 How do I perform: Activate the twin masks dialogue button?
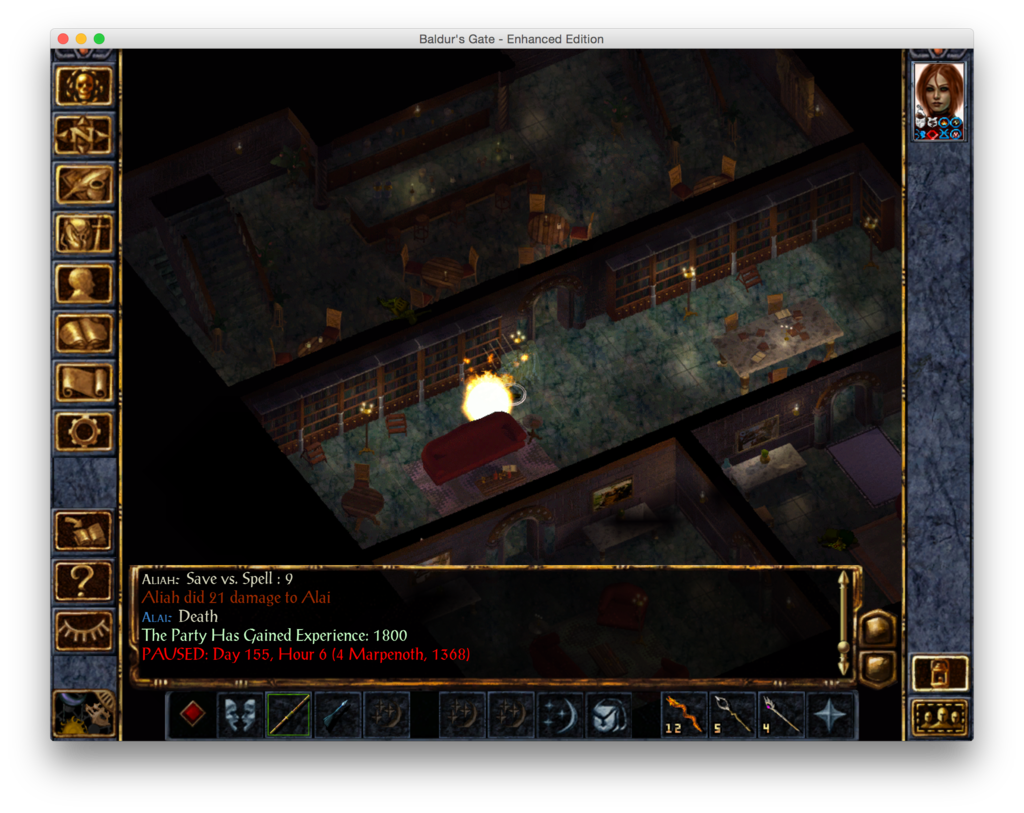pos(240,715)
